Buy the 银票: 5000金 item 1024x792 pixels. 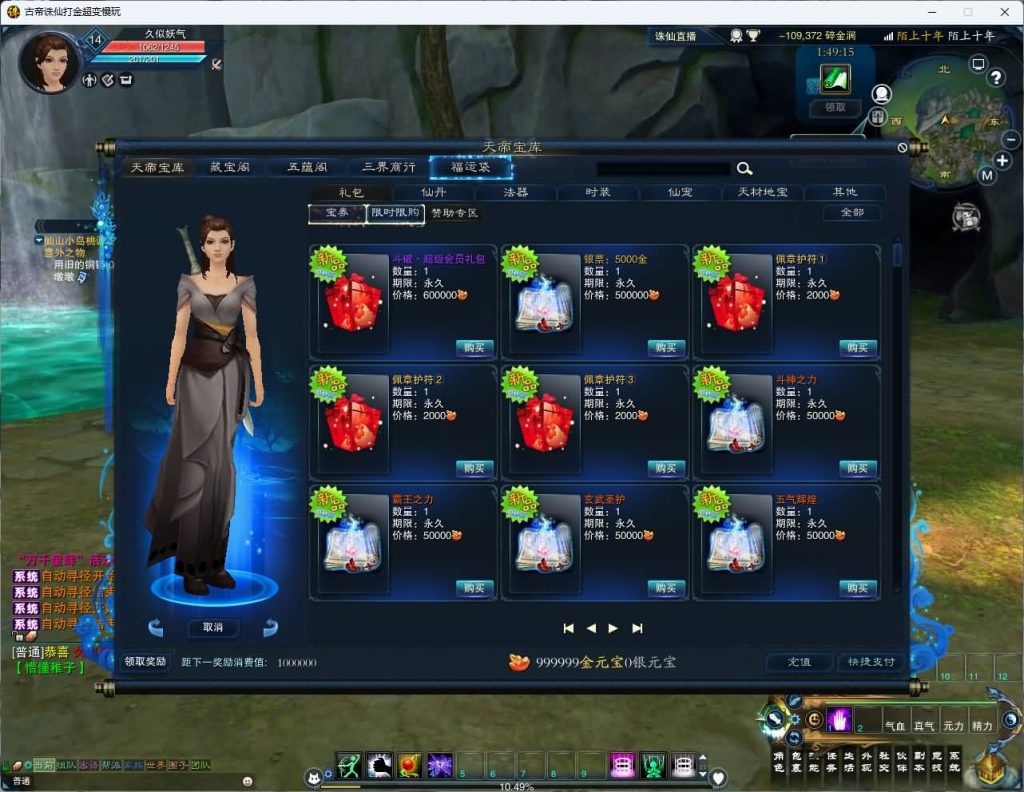[x=666, y=348]
